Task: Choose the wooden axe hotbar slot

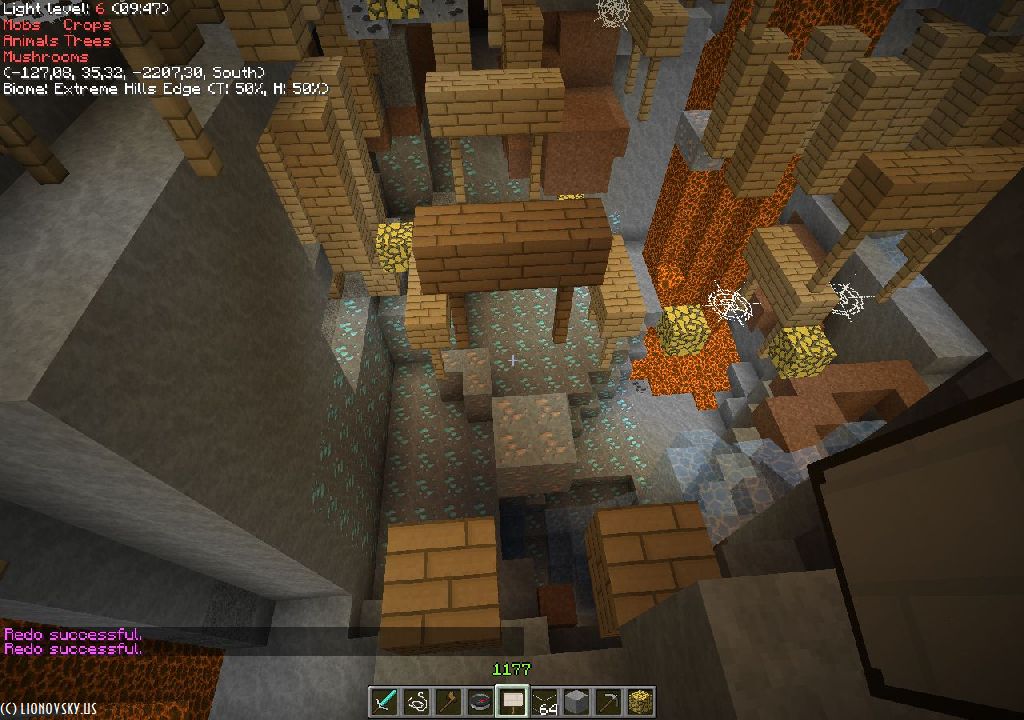Action: point(449,701)
